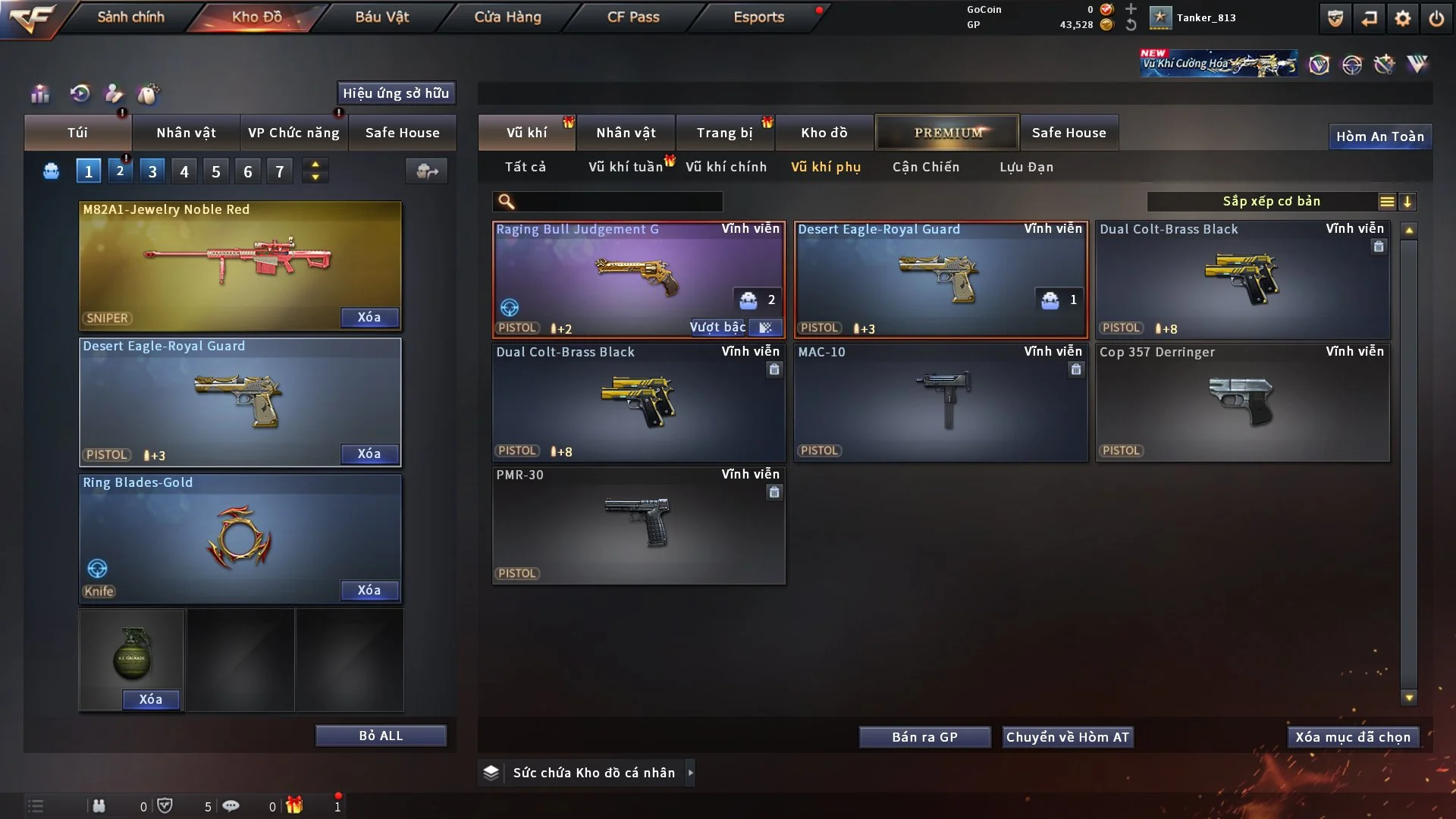This screenshot has width=1456, height=819.
Task: Click Chuyển về Hòm AT button
Action: (1067, 737)
